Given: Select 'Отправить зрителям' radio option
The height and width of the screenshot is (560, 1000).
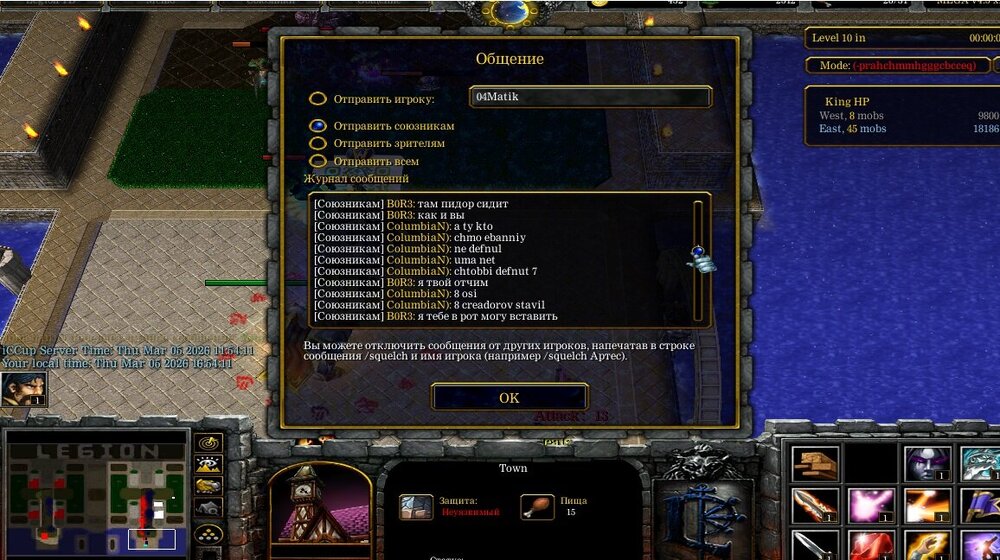Looking at the screenshot, I should (318, 144).
